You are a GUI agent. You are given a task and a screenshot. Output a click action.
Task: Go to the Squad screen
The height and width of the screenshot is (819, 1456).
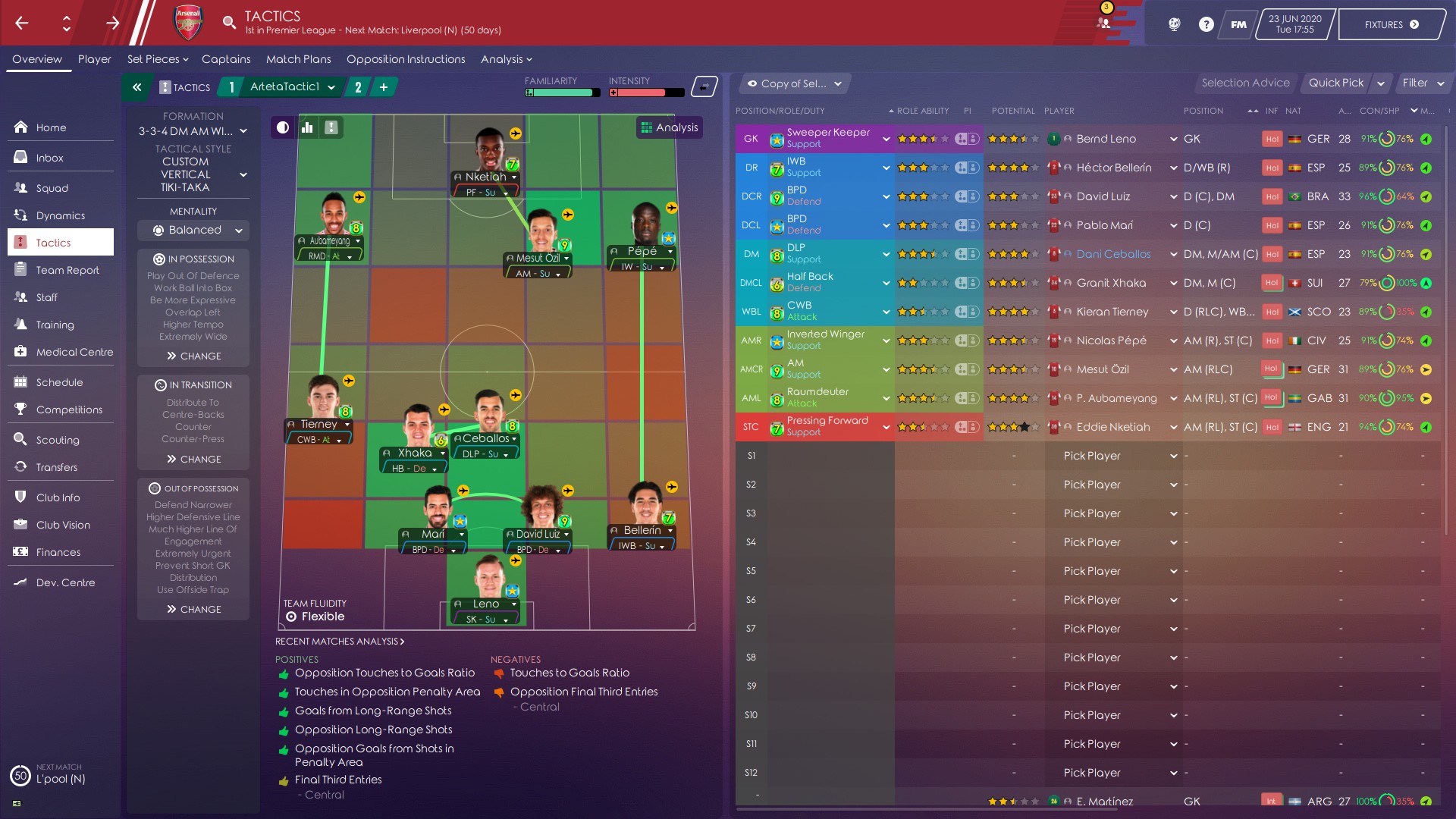(x=52, y=188)
